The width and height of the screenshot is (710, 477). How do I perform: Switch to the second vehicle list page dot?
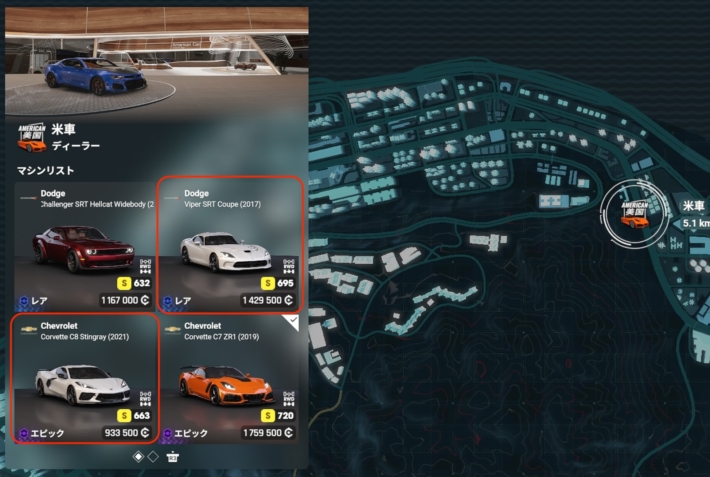pyautogui.click(x=153, y=457)
